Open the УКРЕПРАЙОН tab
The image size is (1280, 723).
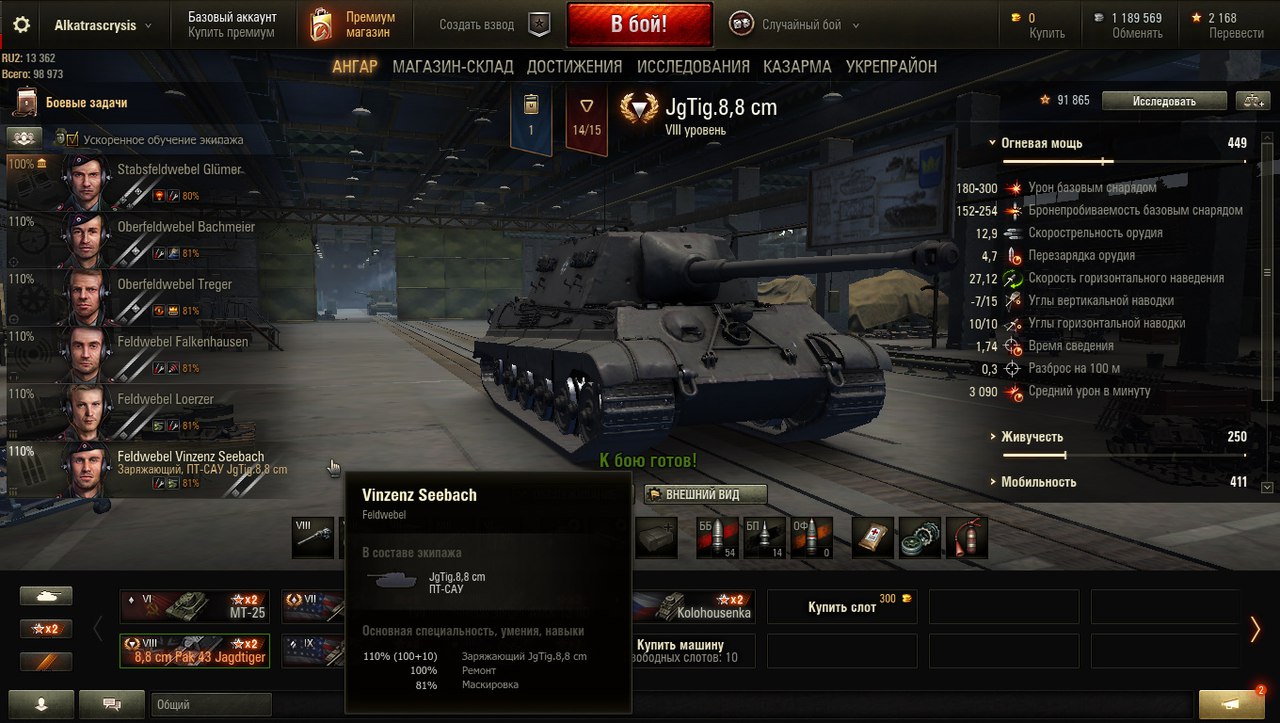point(891,67)
